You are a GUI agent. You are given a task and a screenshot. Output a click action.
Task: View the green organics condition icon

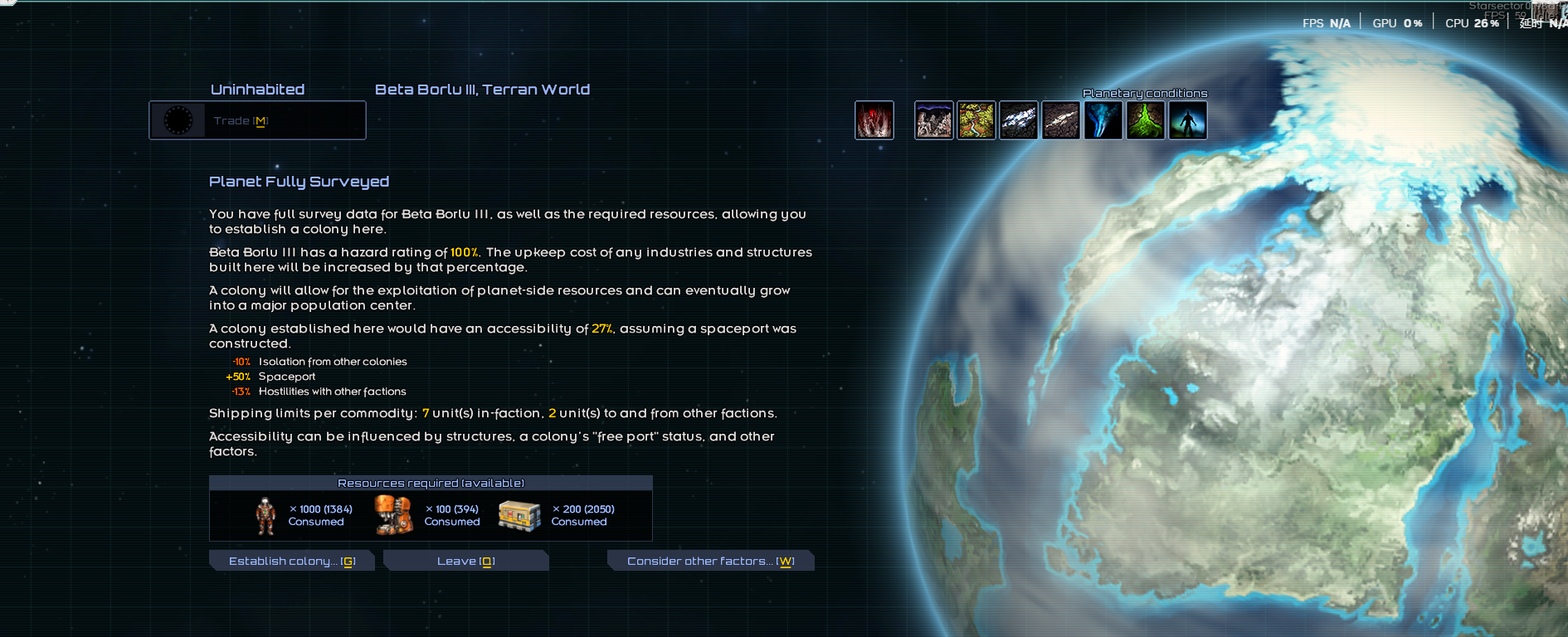1146,121
